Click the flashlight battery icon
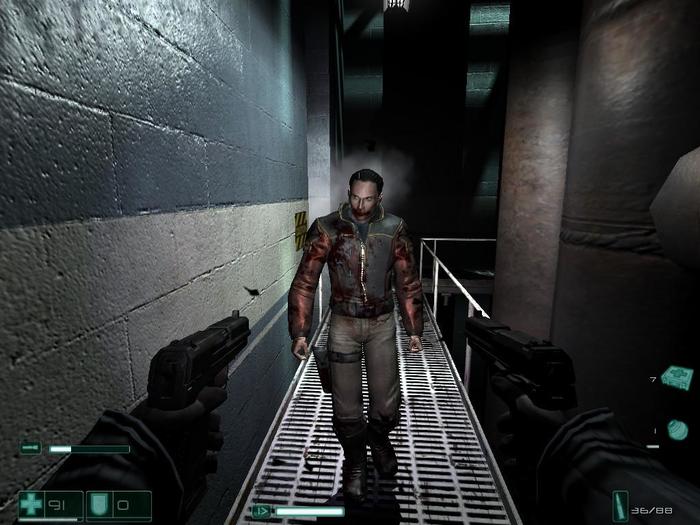 click(30, 449)
